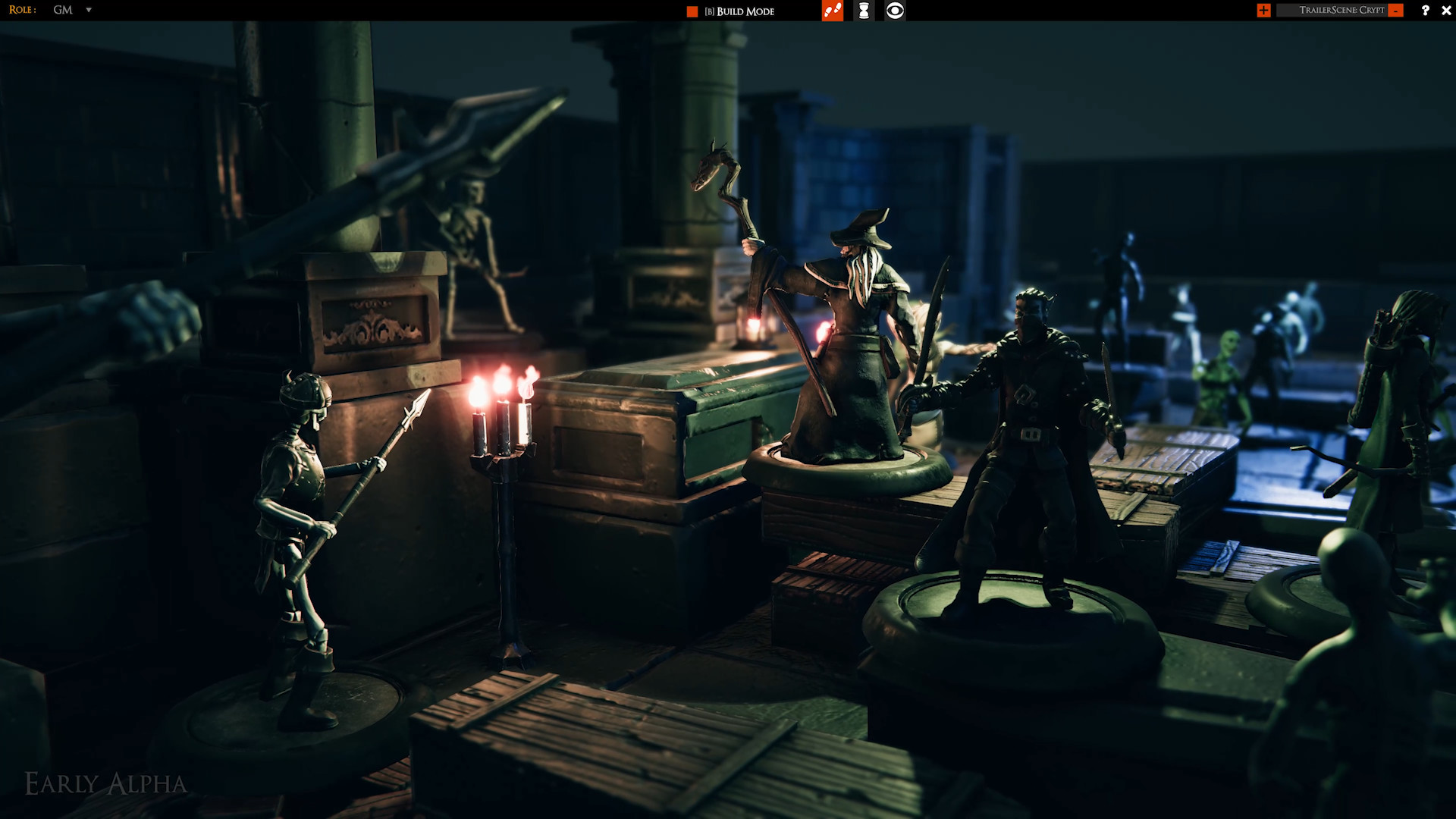
Task: Click the Build Mode label in the top bar
Action: coord(739,11)
